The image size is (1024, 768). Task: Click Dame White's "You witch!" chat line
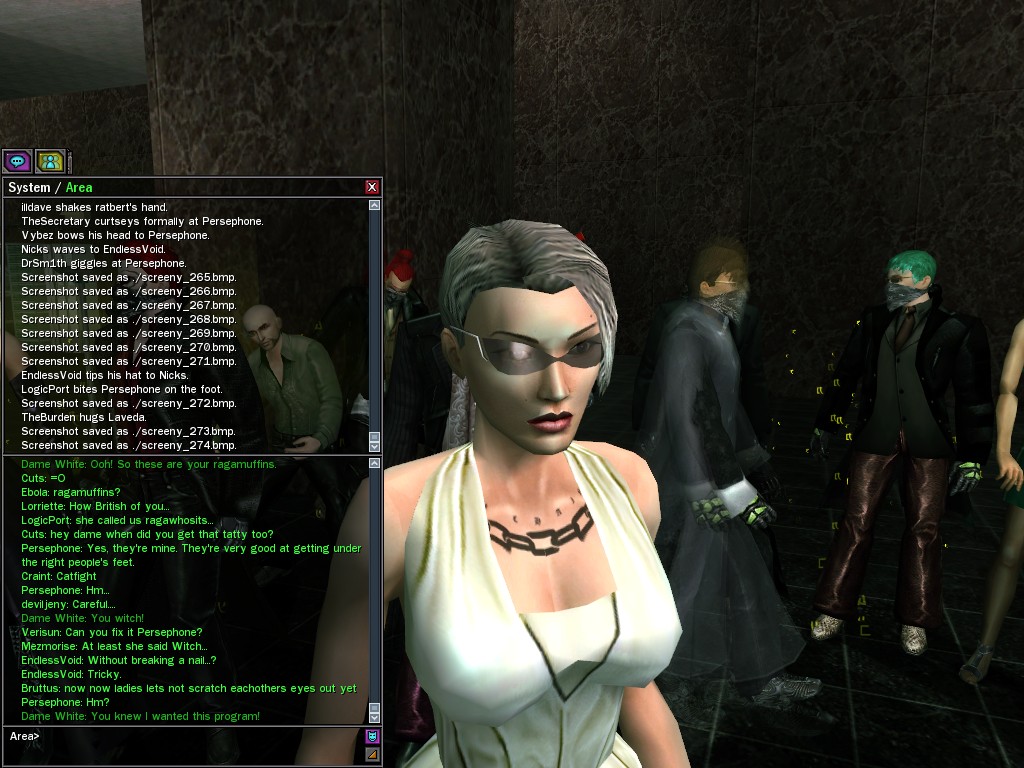click(x=83, y=618)
